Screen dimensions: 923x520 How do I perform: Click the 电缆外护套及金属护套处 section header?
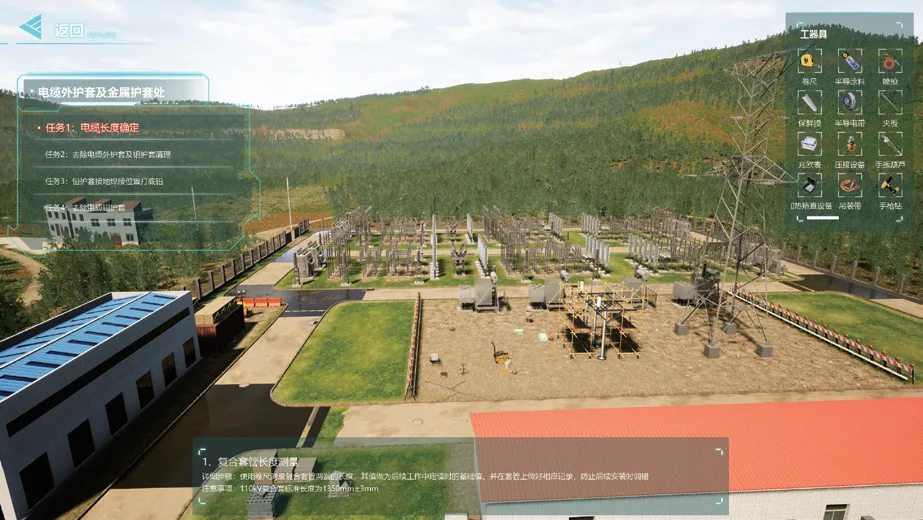coord(100,92)
